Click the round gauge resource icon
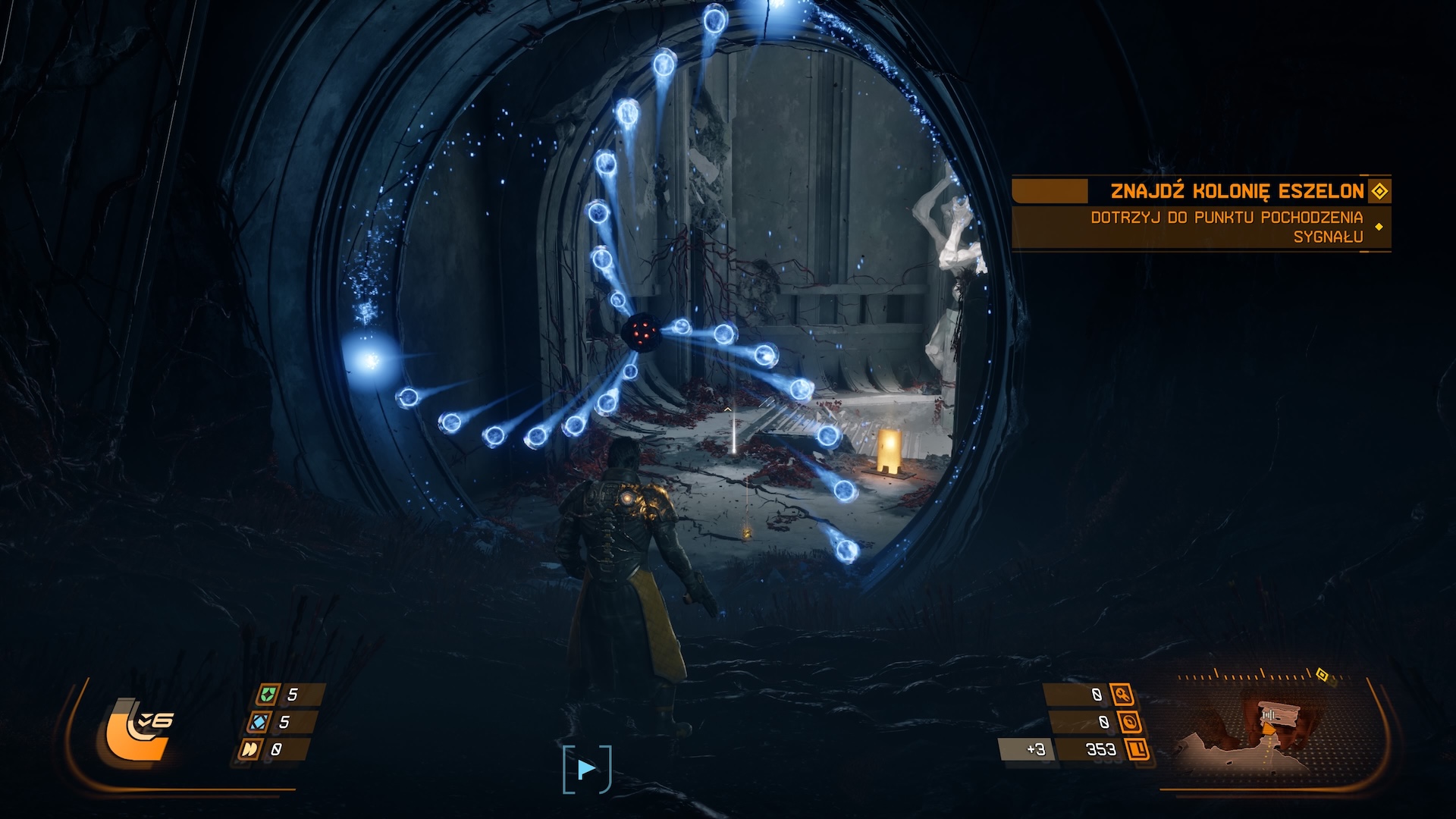 pyautogui.click(x=1129, y=722)
